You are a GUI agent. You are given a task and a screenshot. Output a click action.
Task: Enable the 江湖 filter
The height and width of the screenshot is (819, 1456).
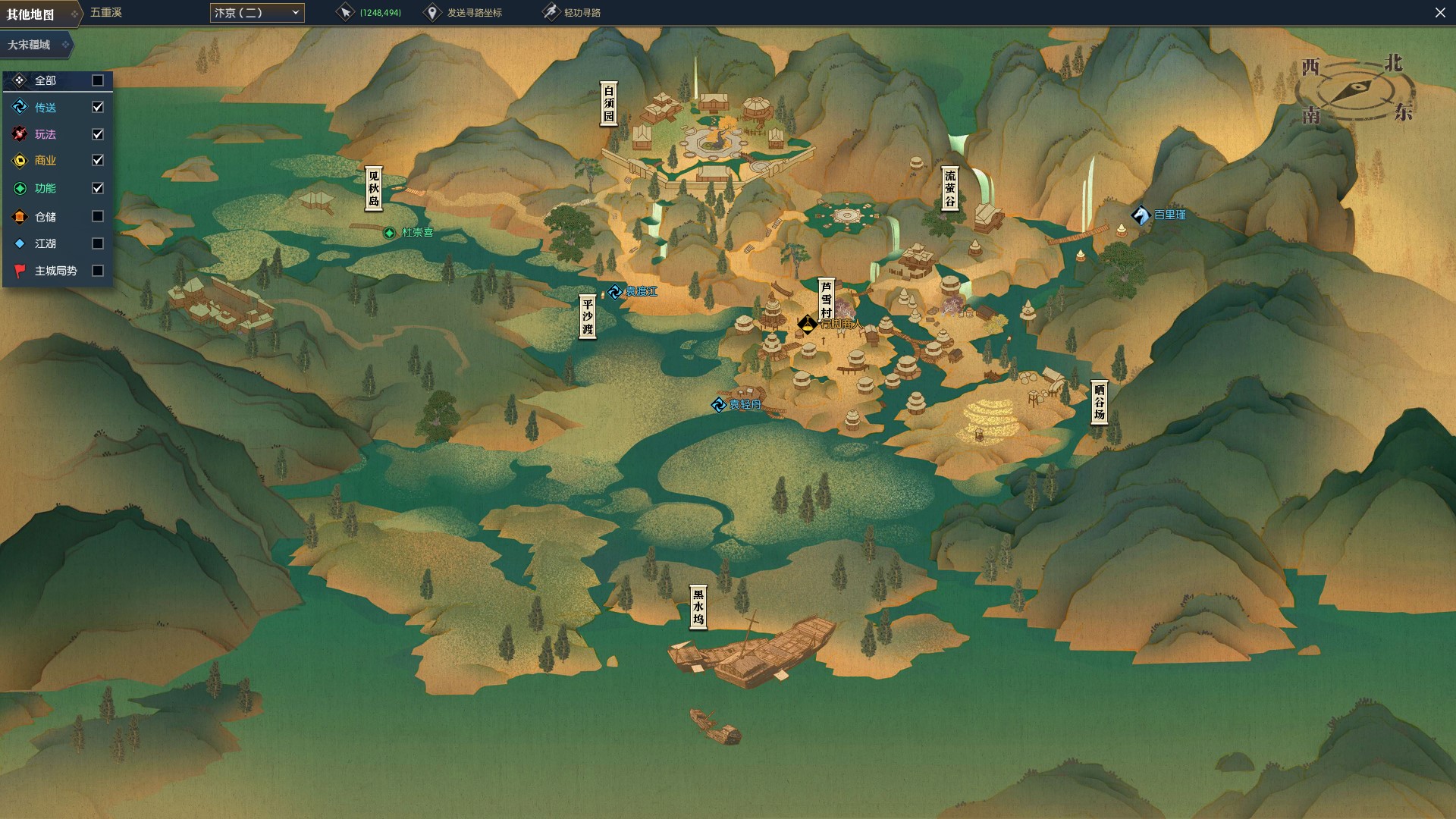(x=98, y=243)
